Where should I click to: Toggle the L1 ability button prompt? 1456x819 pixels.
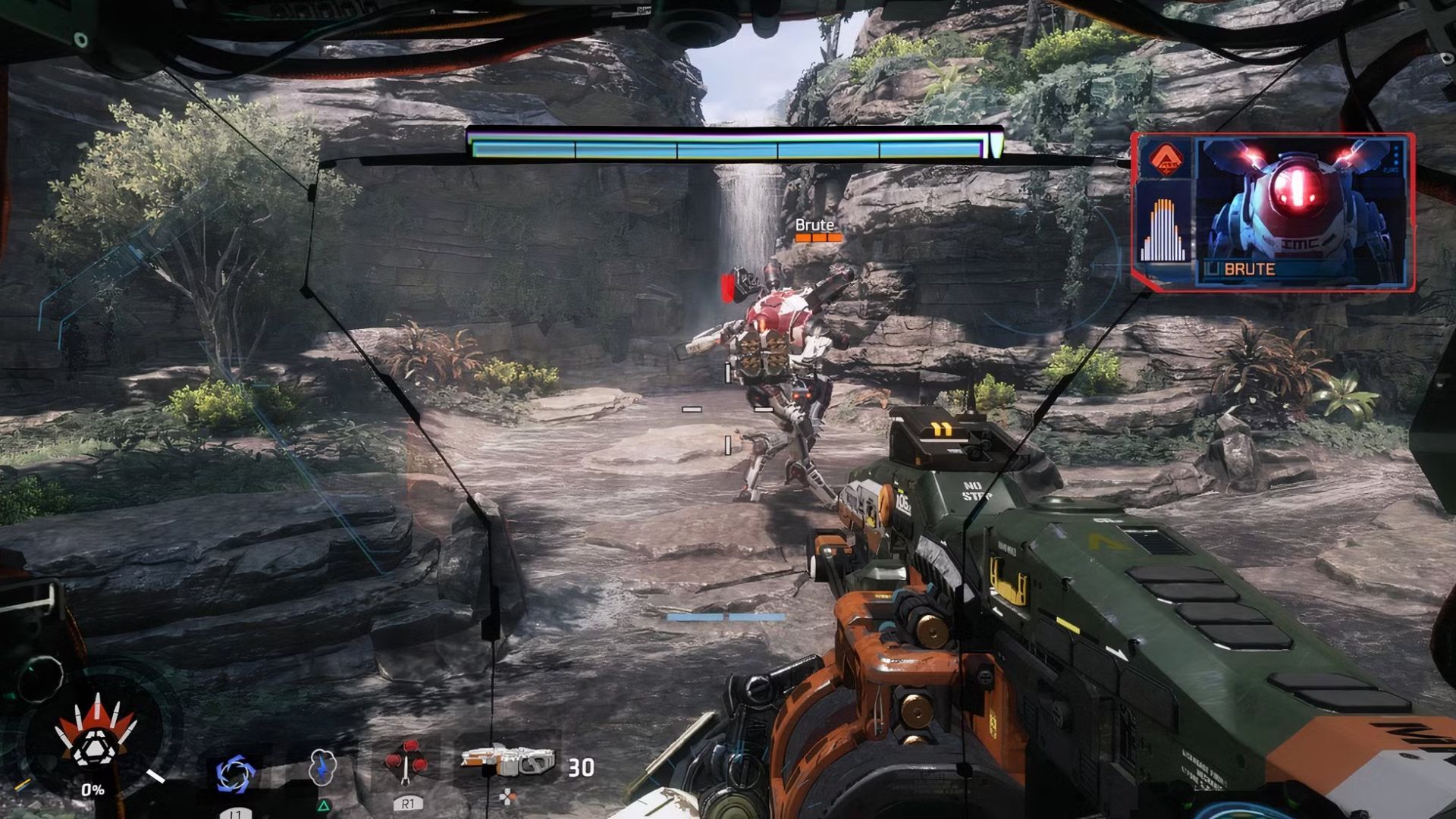(236, 813)
